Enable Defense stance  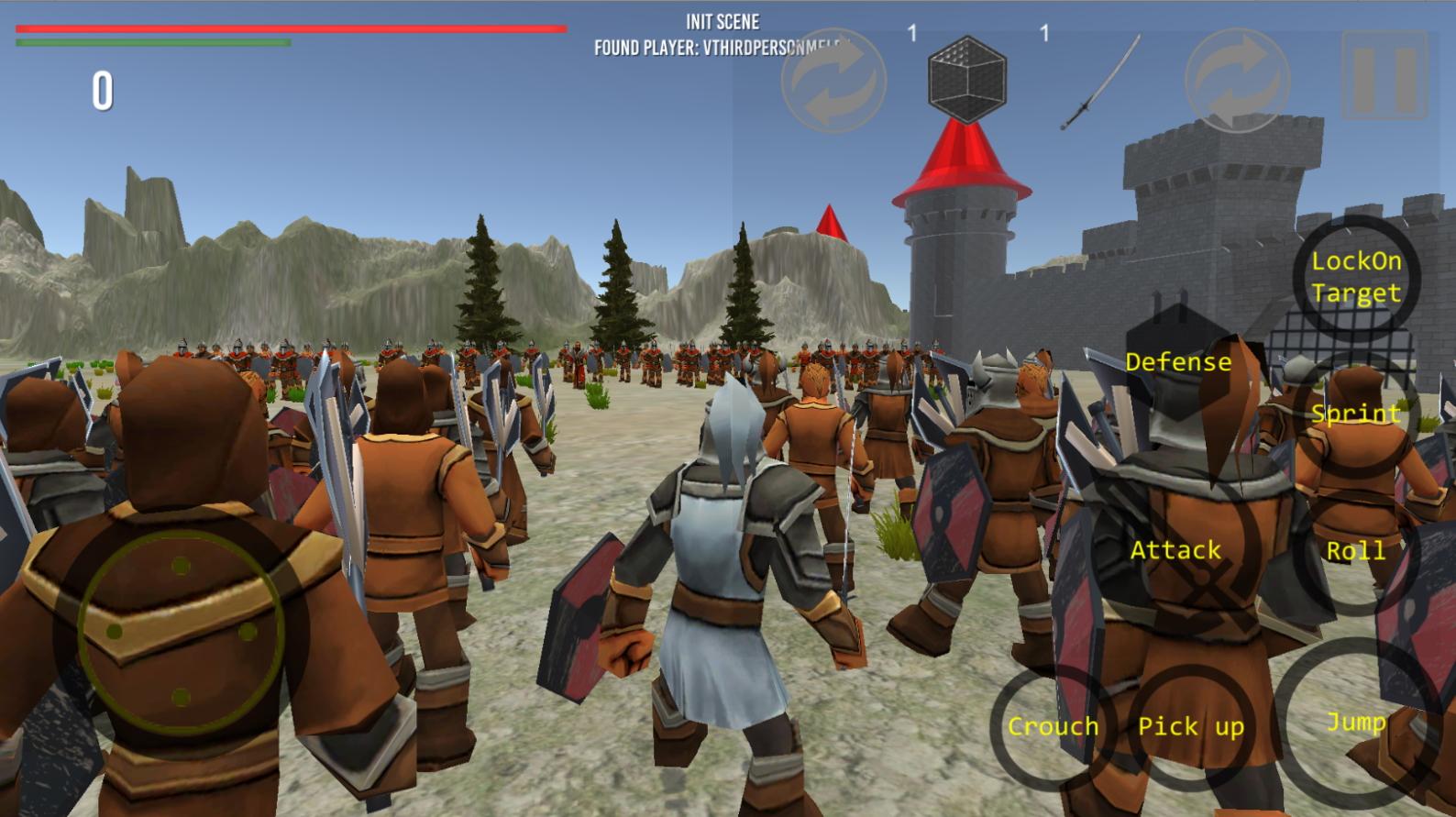[x=1180, y=362]
